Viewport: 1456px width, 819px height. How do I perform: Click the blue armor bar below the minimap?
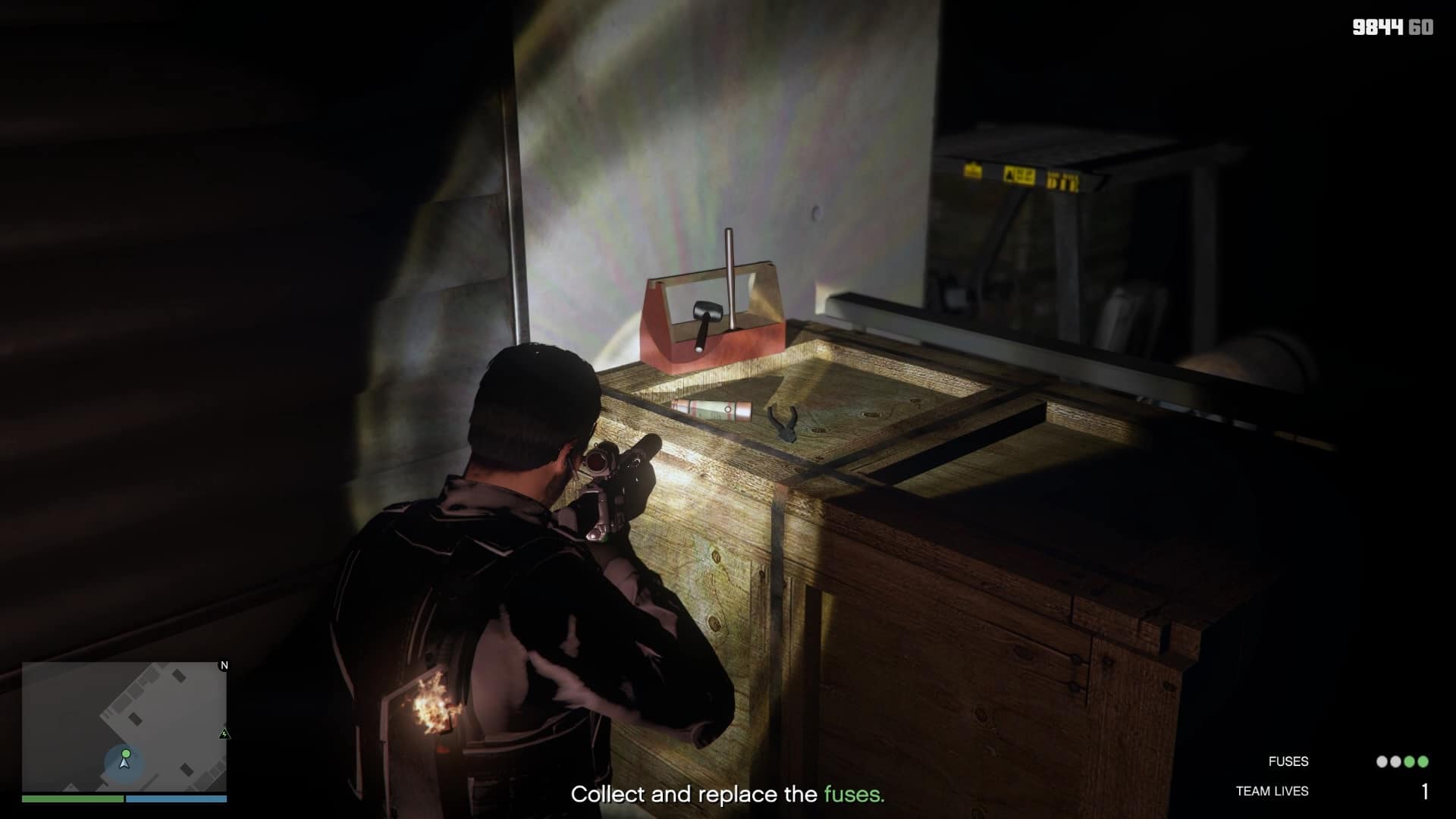click(x=177, y=799)
